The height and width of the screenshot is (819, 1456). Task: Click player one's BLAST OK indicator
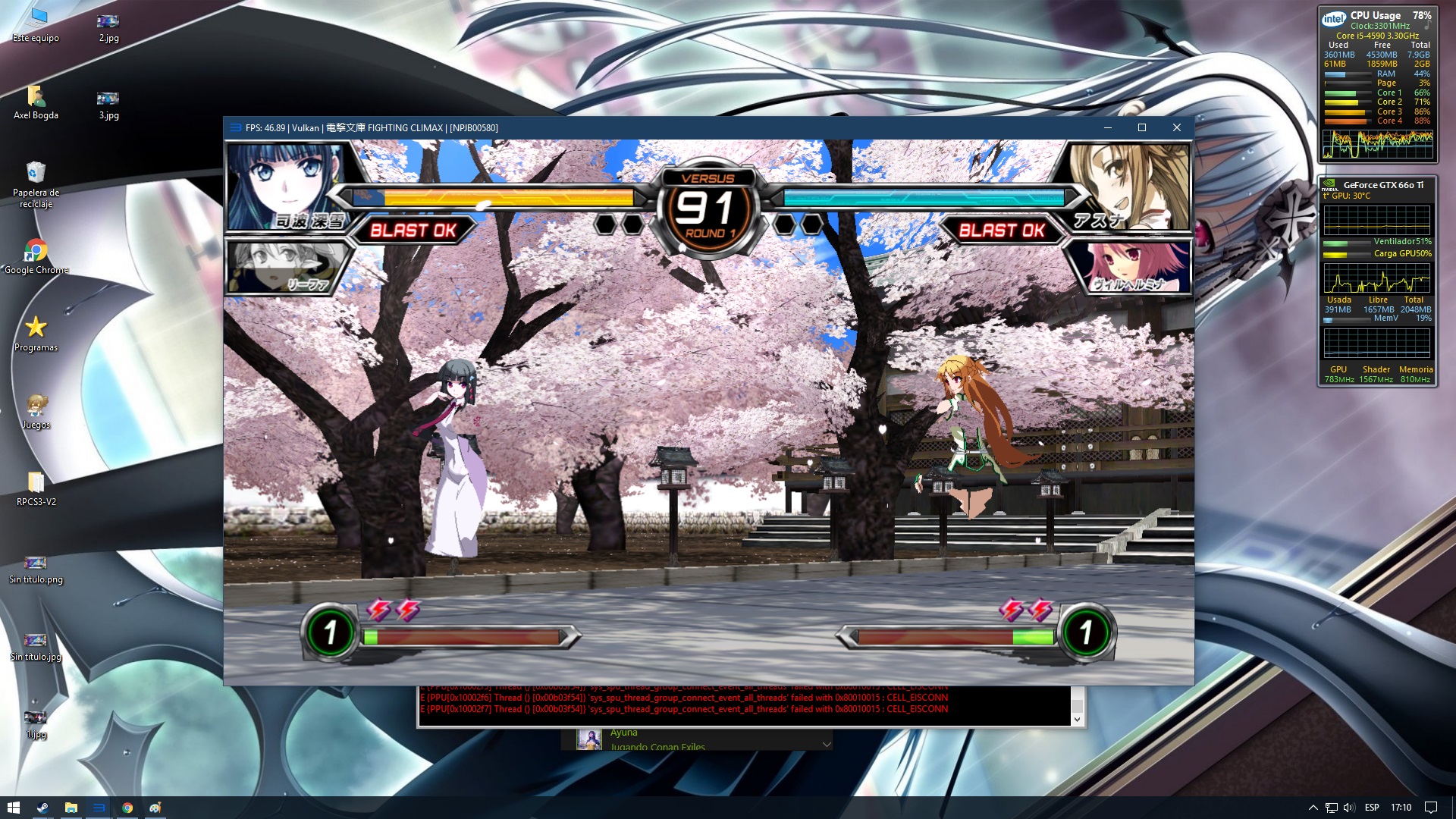pyautogui.click(x=413, y=230)
